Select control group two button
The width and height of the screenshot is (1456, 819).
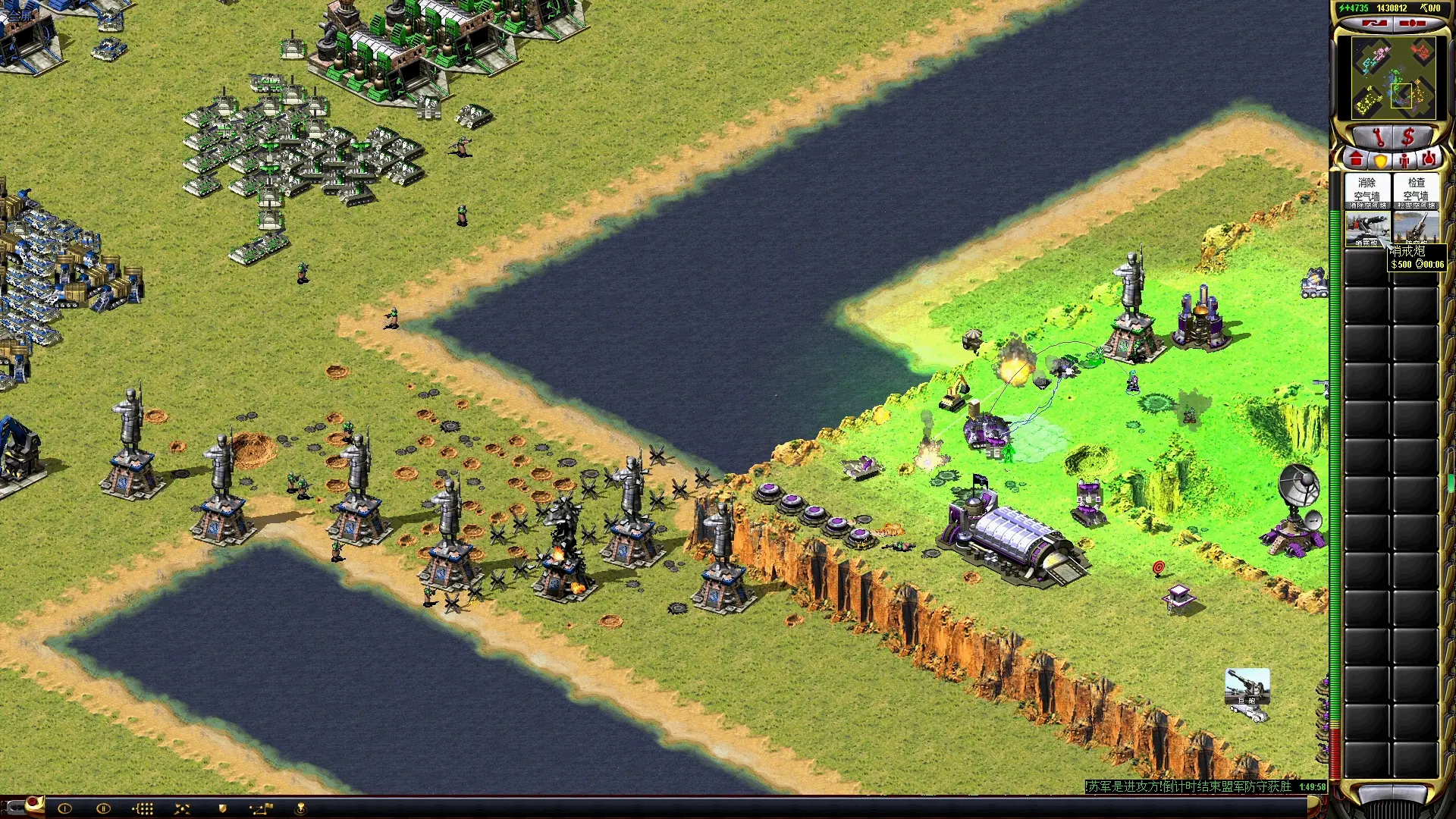point(103,808)
